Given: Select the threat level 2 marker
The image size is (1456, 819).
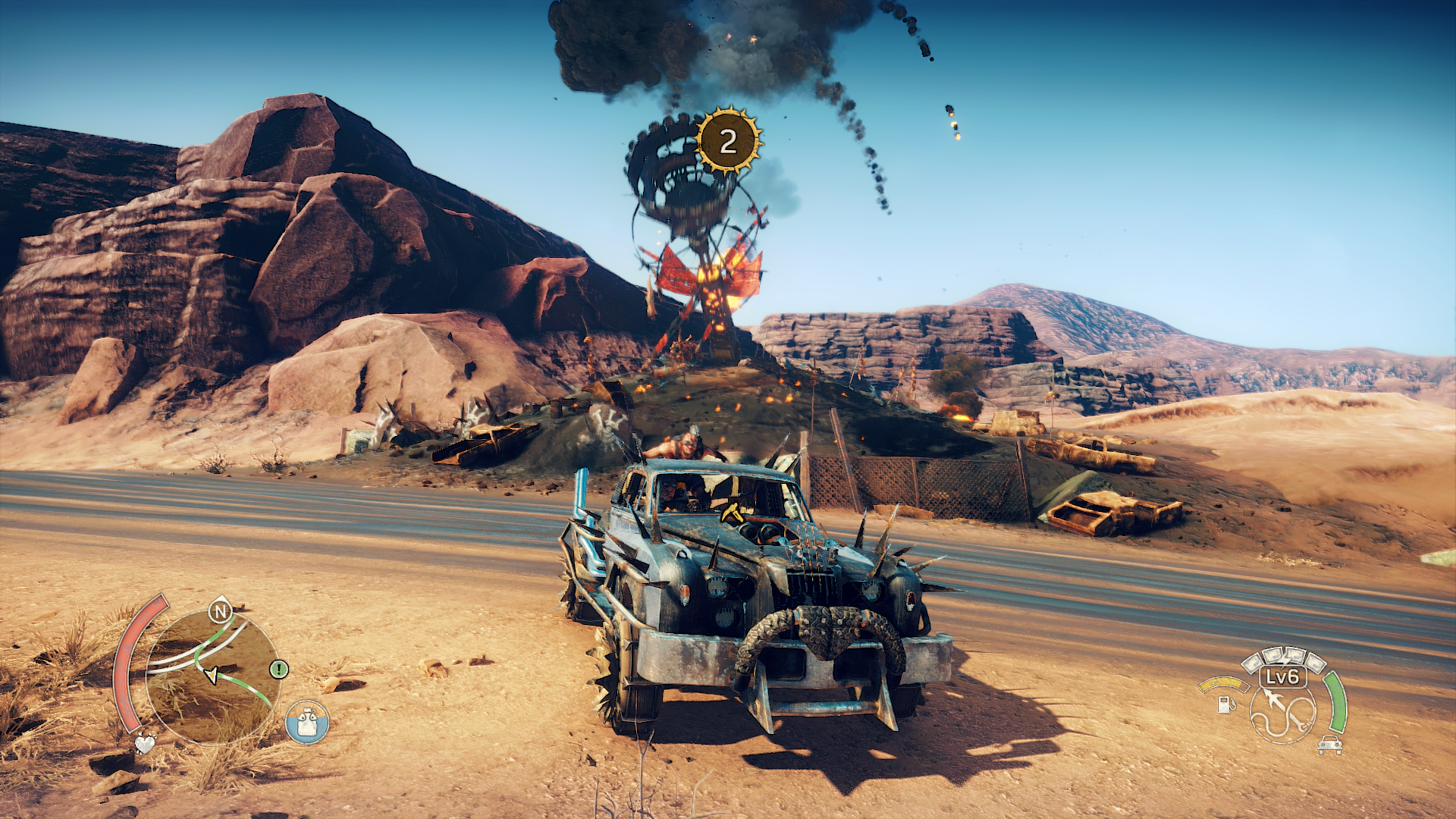Looking at the screenshot, I should click(728, 141).
